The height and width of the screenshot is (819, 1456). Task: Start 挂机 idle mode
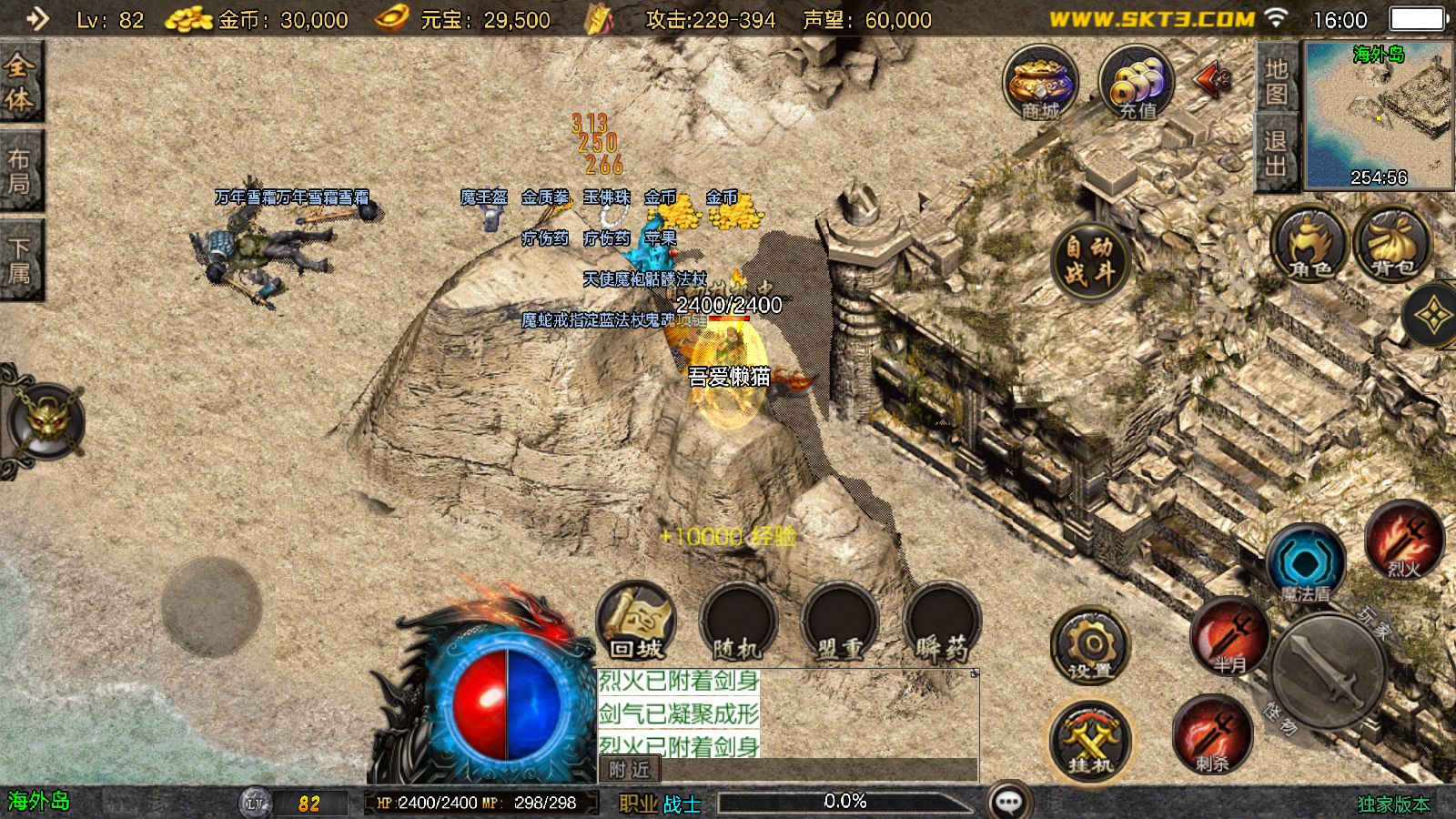[1090, 739]
